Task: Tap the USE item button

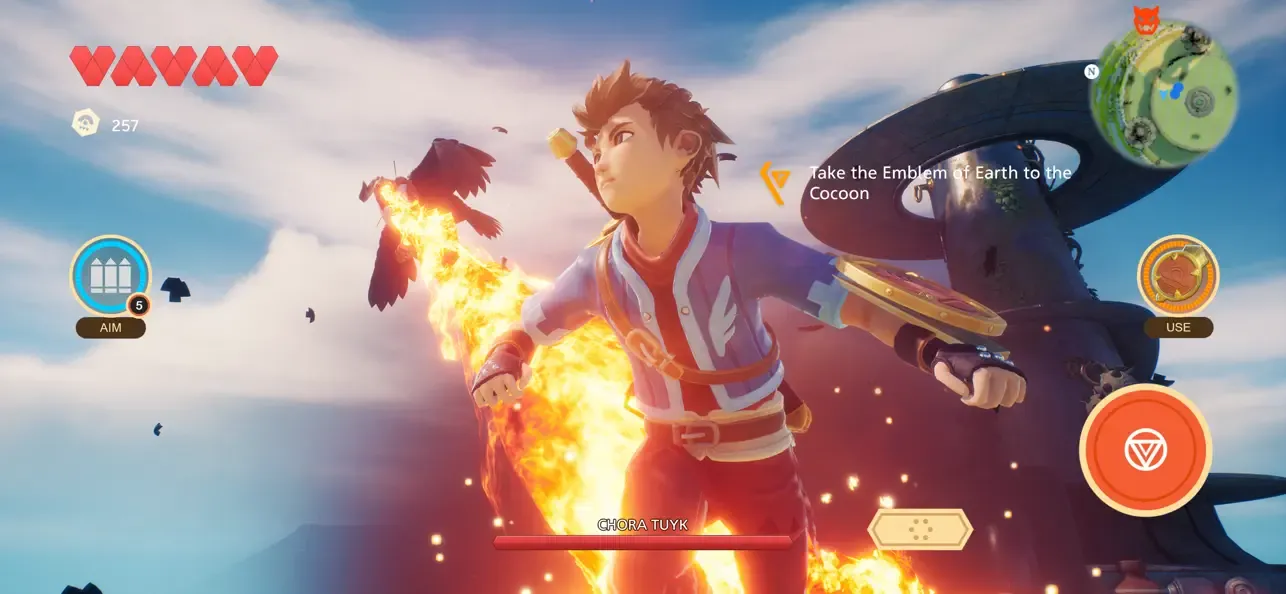Action: (x=1177, y=275)
